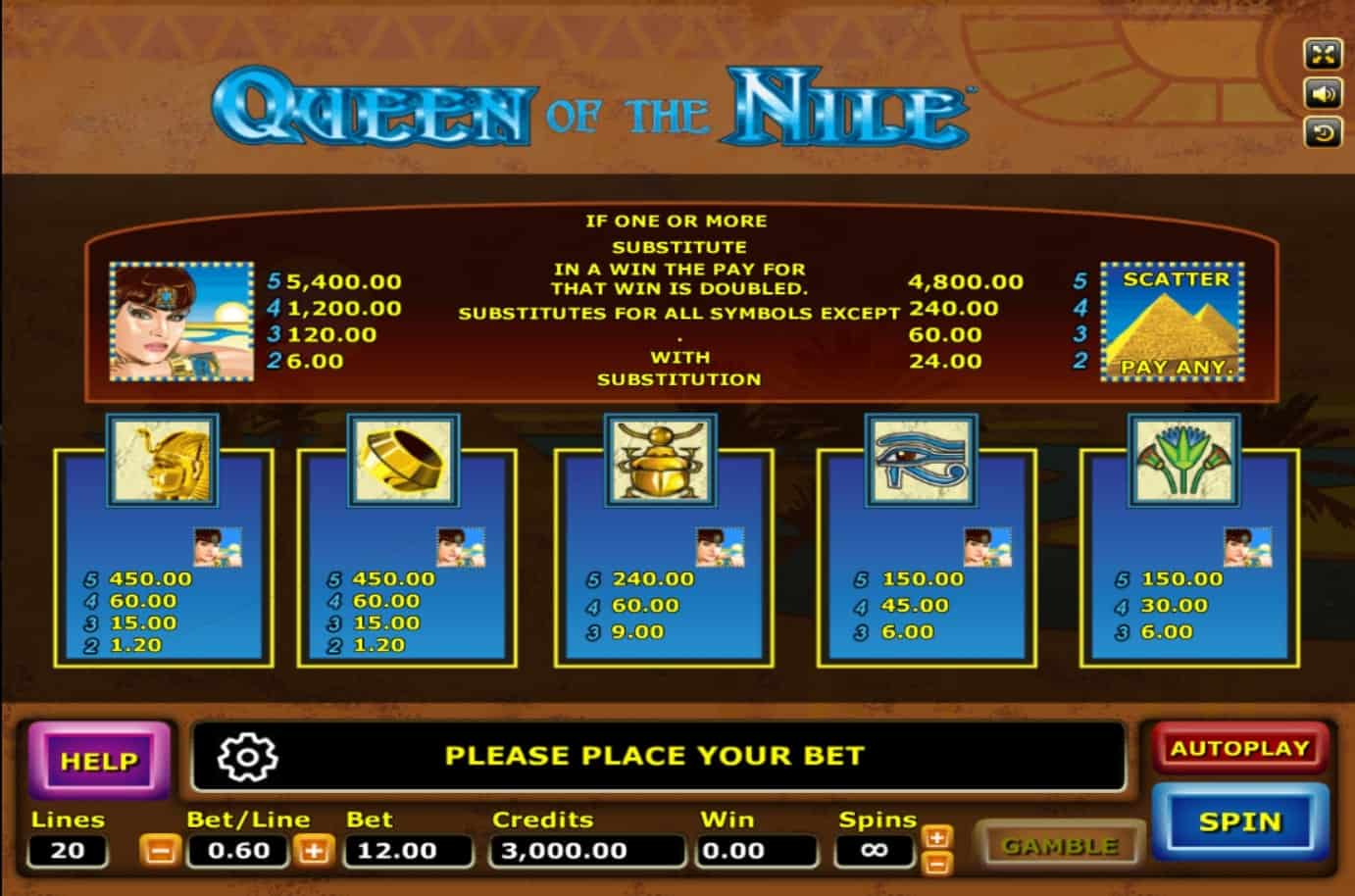This screenshot has width=1355, height=896.
Task: Open the HELP screen
Action: pyautogui.click(x=99, y=761)
